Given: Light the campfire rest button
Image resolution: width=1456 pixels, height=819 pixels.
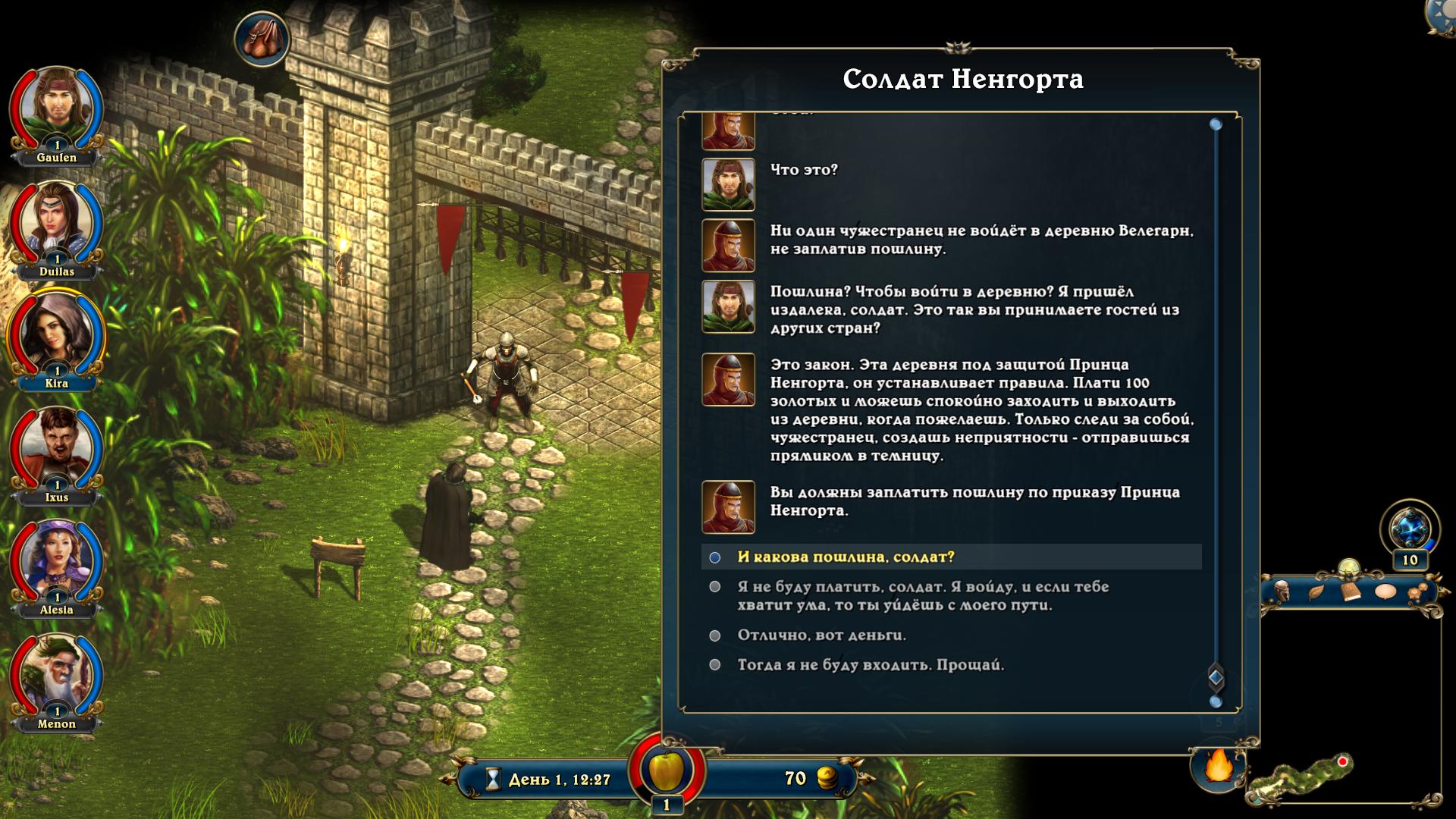Looking at the screenshot, I should 1219,767.
